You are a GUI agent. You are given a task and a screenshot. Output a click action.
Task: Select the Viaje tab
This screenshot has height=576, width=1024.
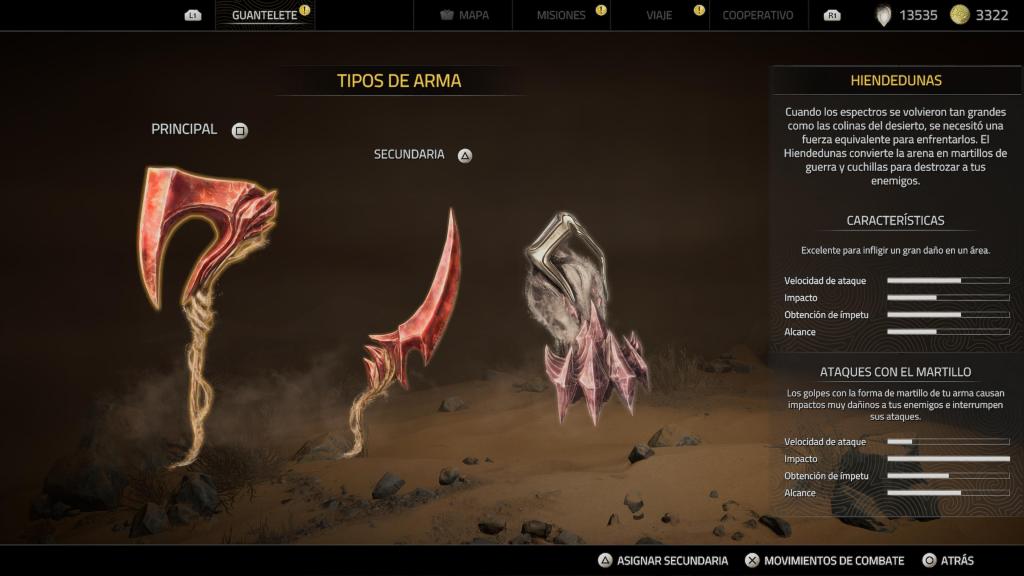[x=659, y=16]
